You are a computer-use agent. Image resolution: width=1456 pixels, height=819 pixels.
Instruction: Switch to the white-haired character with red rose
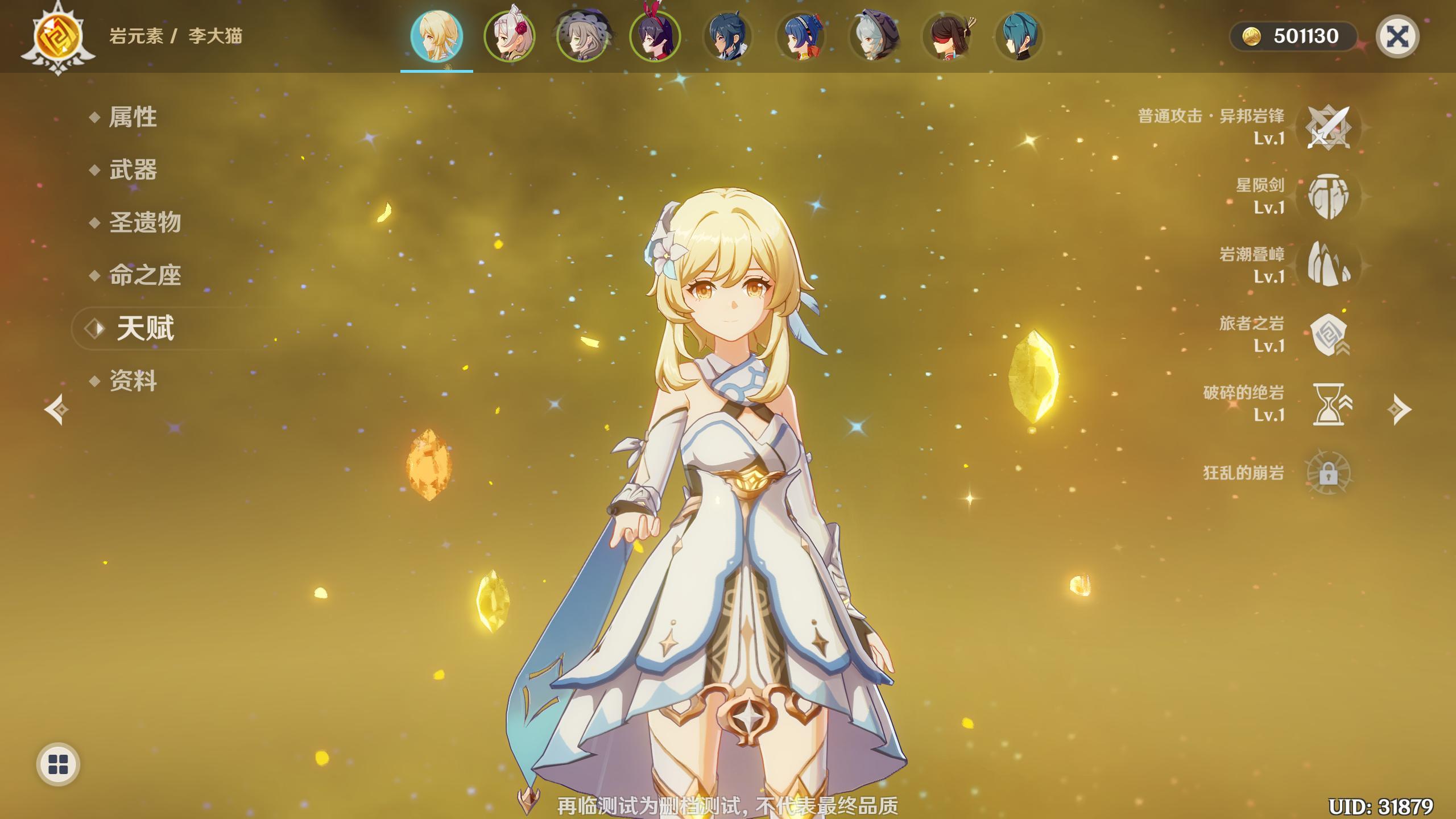click(509, 36)
